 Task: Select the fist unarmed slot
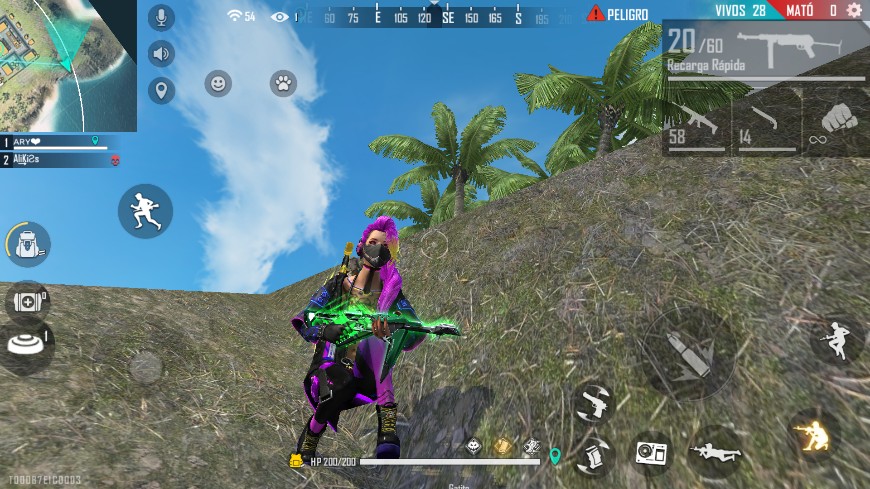pyautogui.click(x=835, y=127)
